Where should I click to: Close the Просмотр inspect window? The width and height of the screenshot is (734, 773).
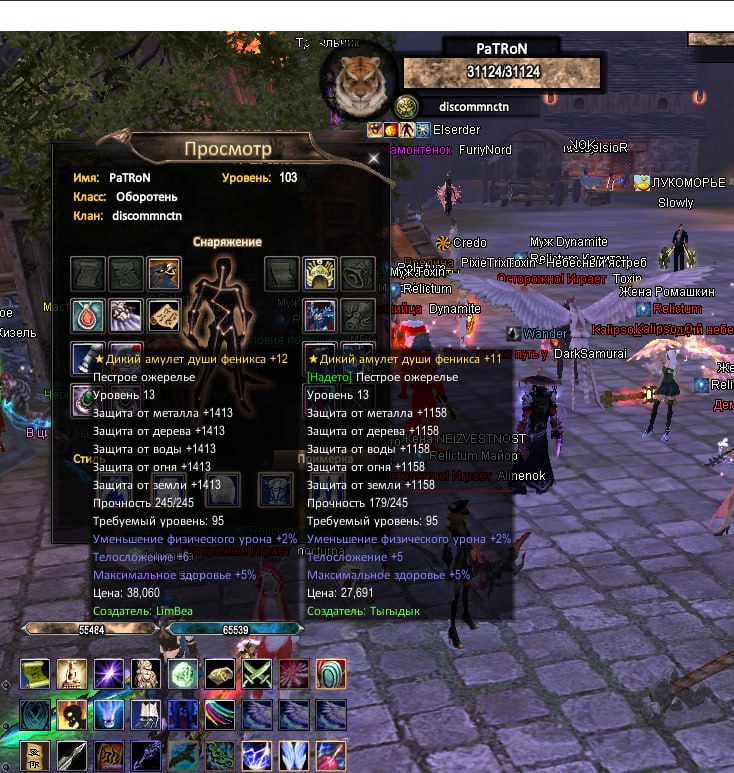coord(374,158)
